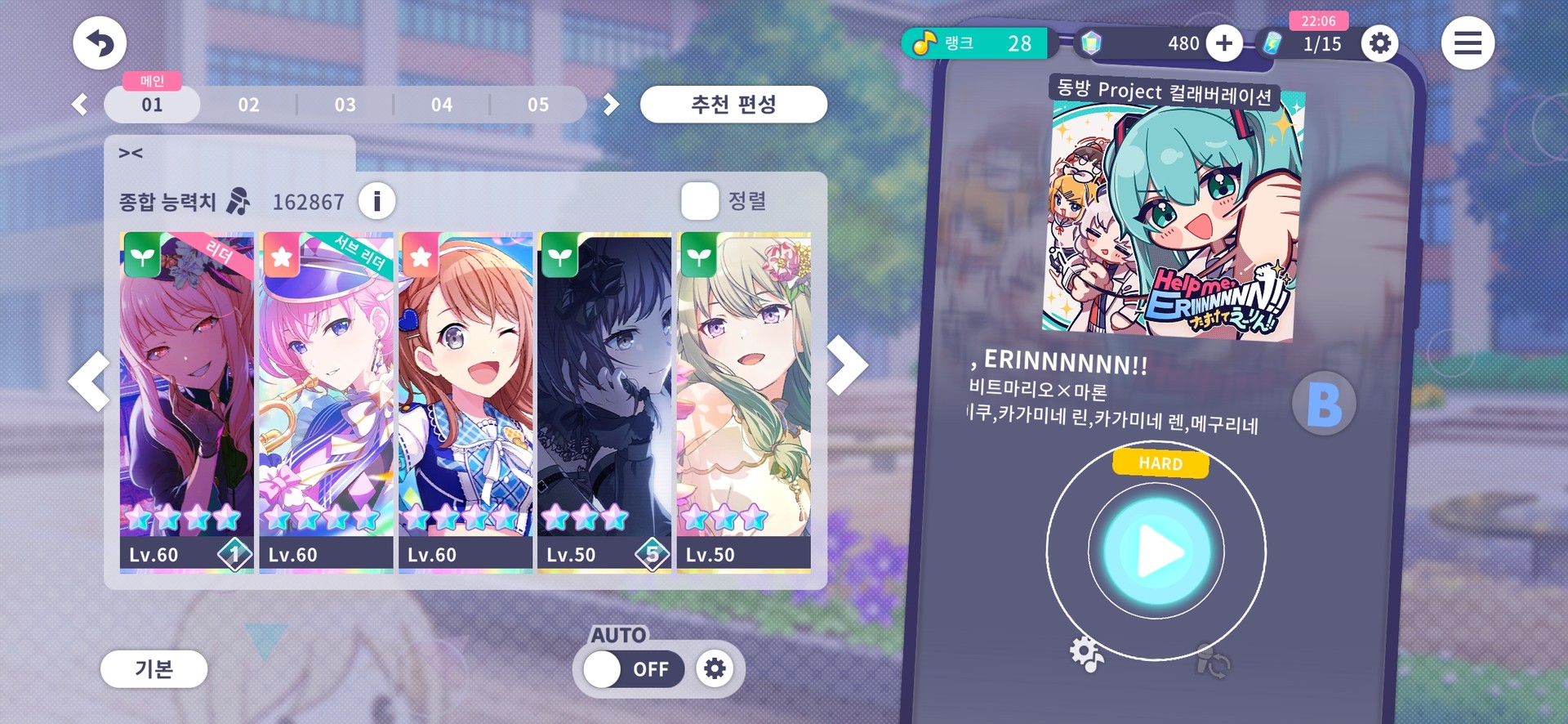Screen dimensions: 1568x724
Task: Open the hamburger main menu
Action: pyautogui.click(x=1468, y=43)
